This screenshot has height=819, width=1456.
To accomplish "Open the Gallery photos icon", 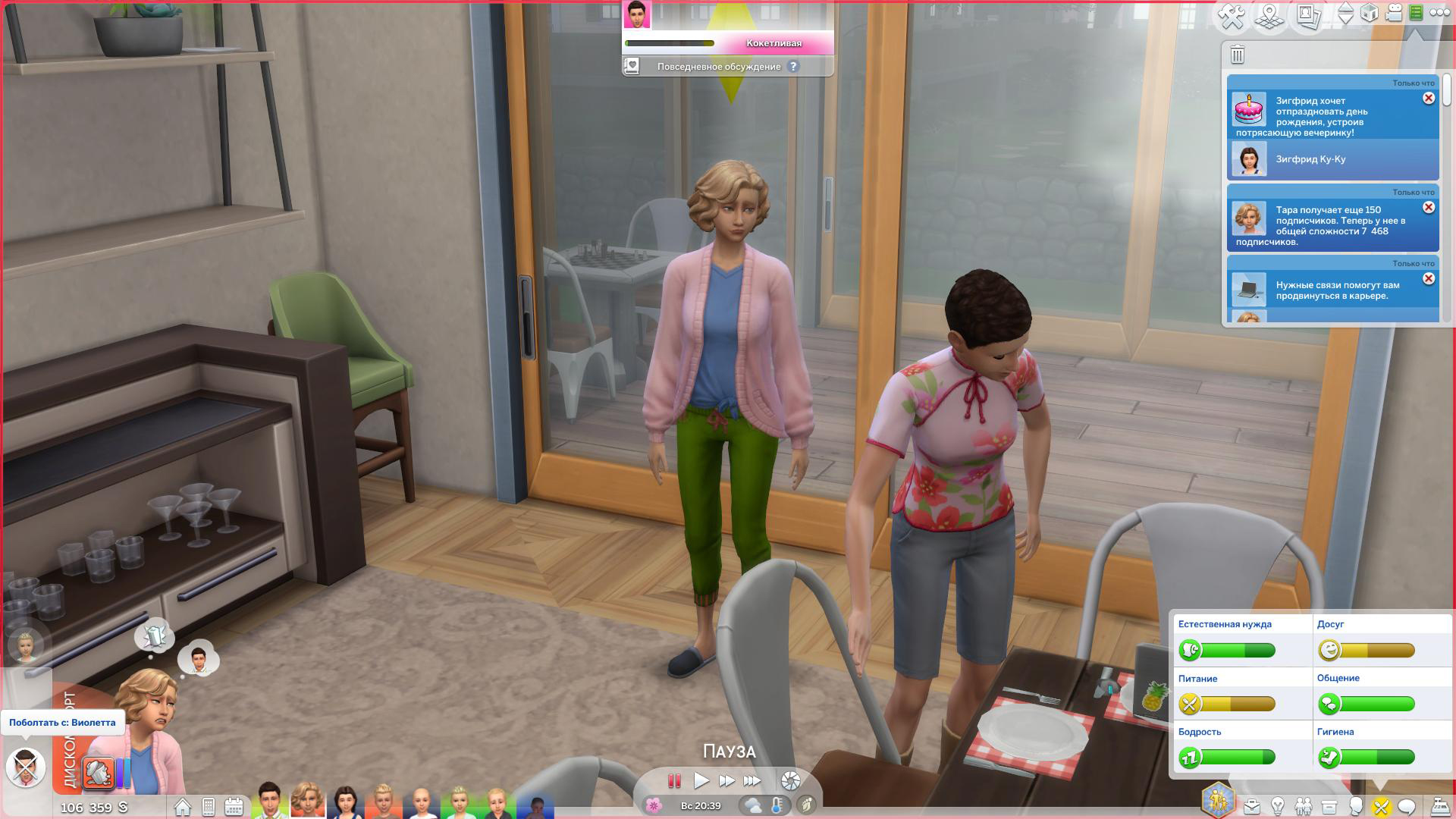I will tap(1308, 16).
